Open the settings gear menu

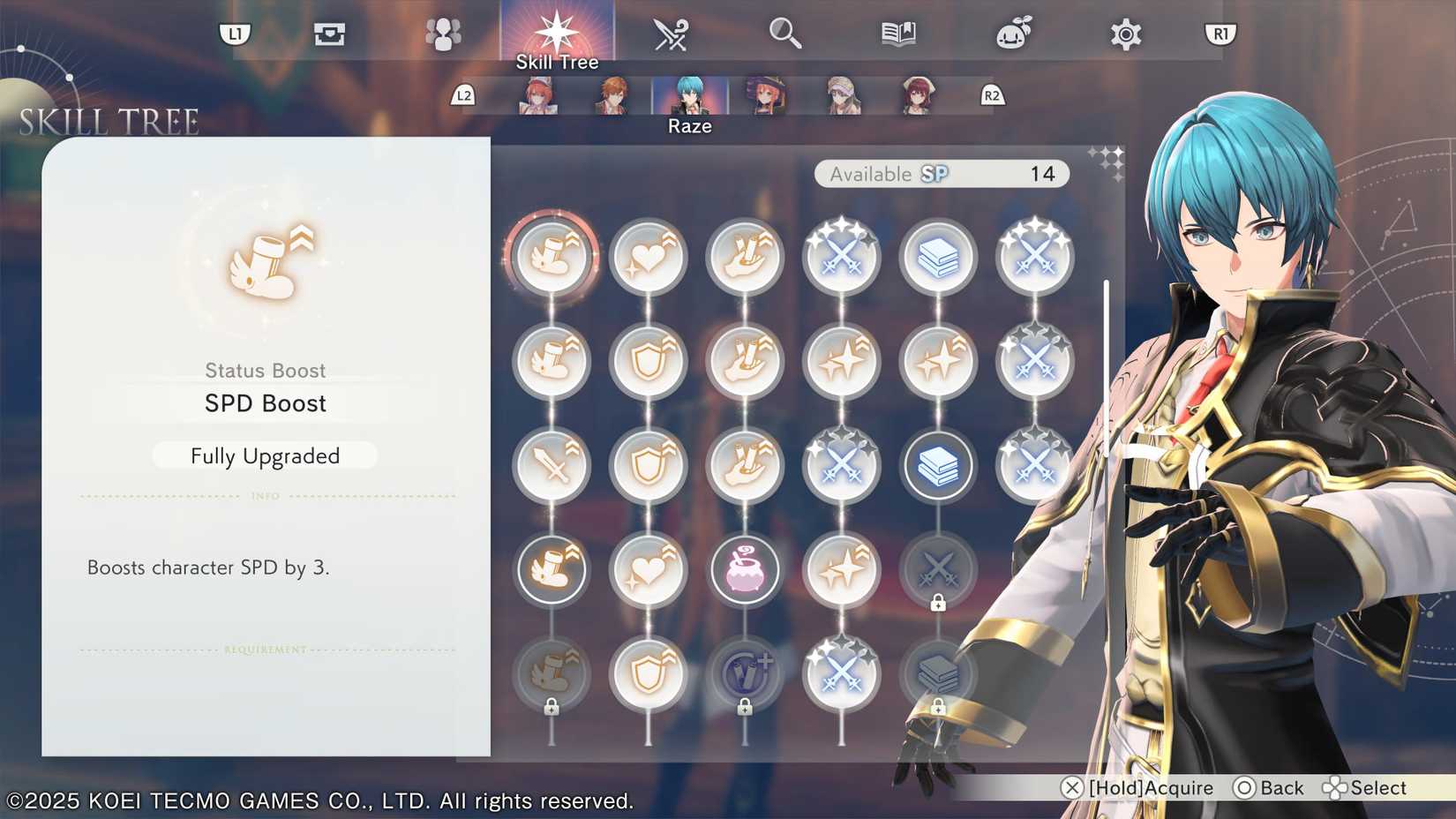click(x=1125, y=34)
